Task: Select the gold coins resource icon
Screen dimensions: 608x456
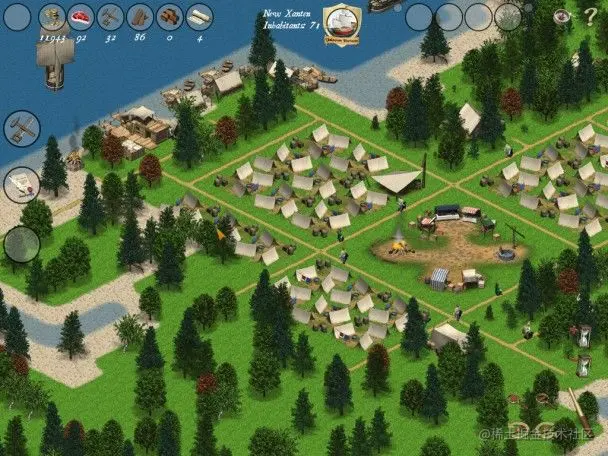Action: tap(51, 16)
